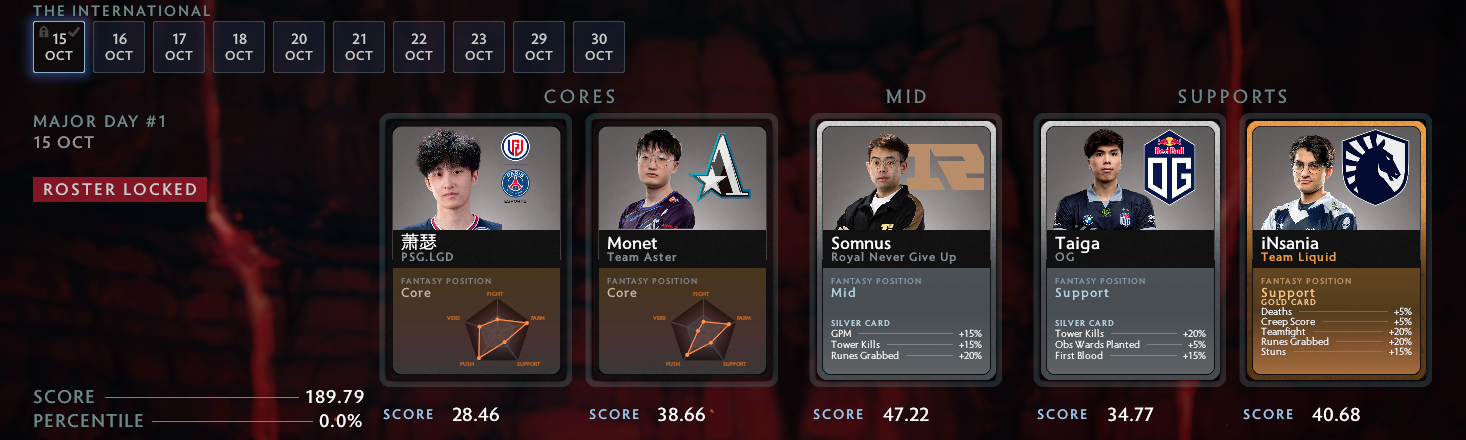Click iNsania's gold Team Liquid card
Screen dimensions: 1466x440
pos(1336,249)
